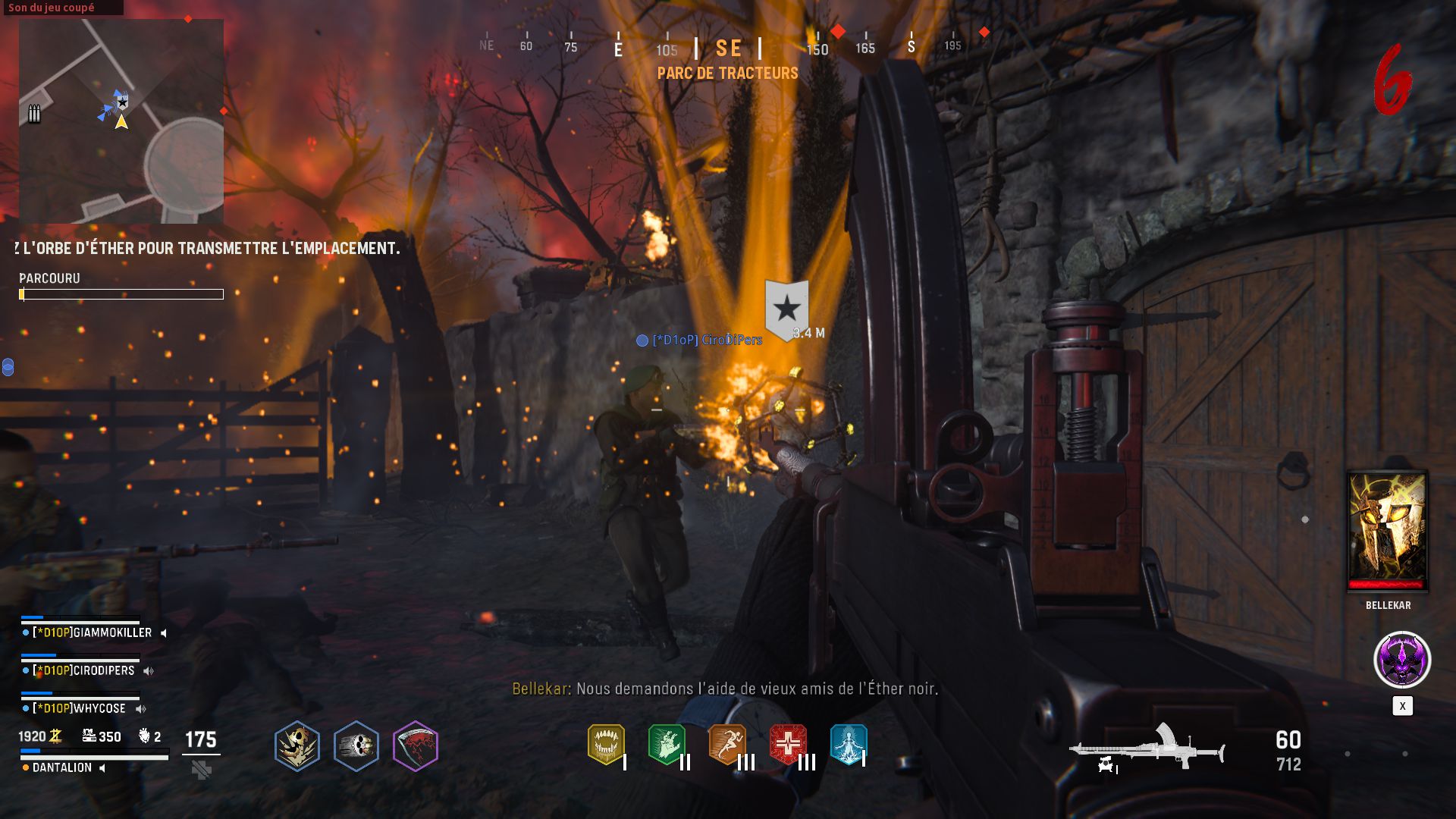Click the yellow fanged-mouth perk icon
This screenshot has height=819, width=1456.
click(x=606, y=744)
